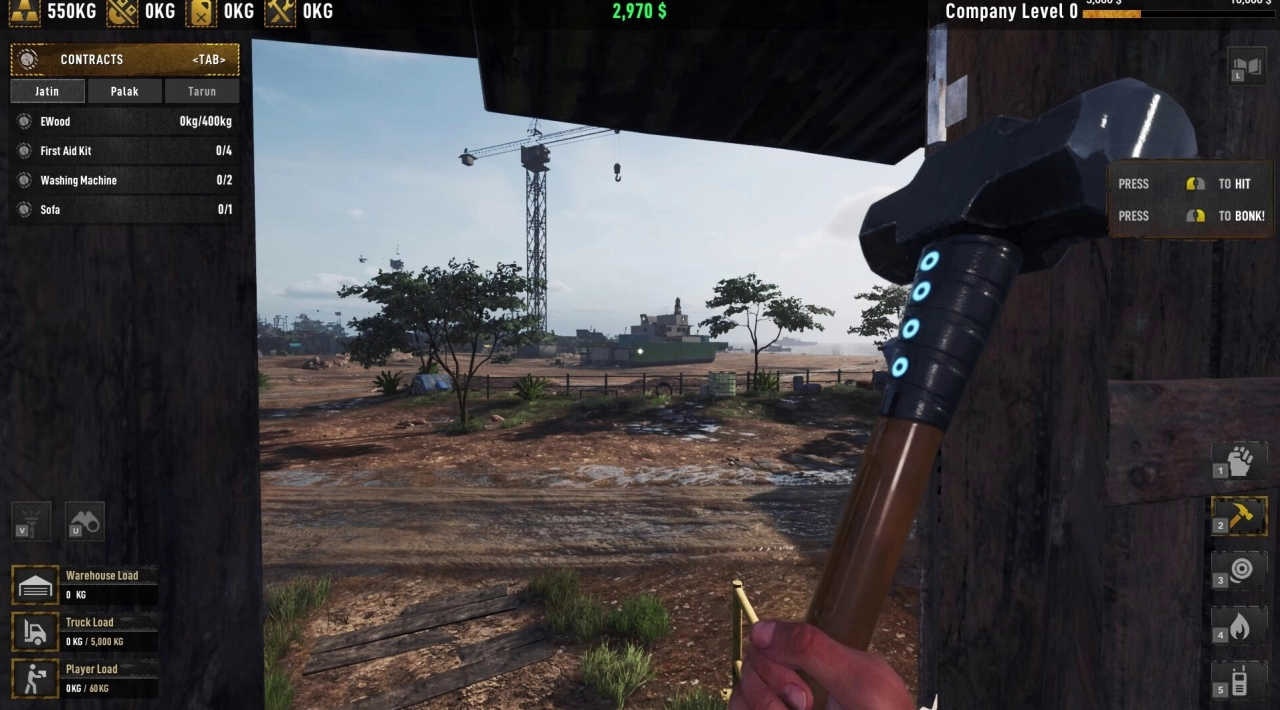
Task: Select the EWood contract row
Action: pos(125,122)
